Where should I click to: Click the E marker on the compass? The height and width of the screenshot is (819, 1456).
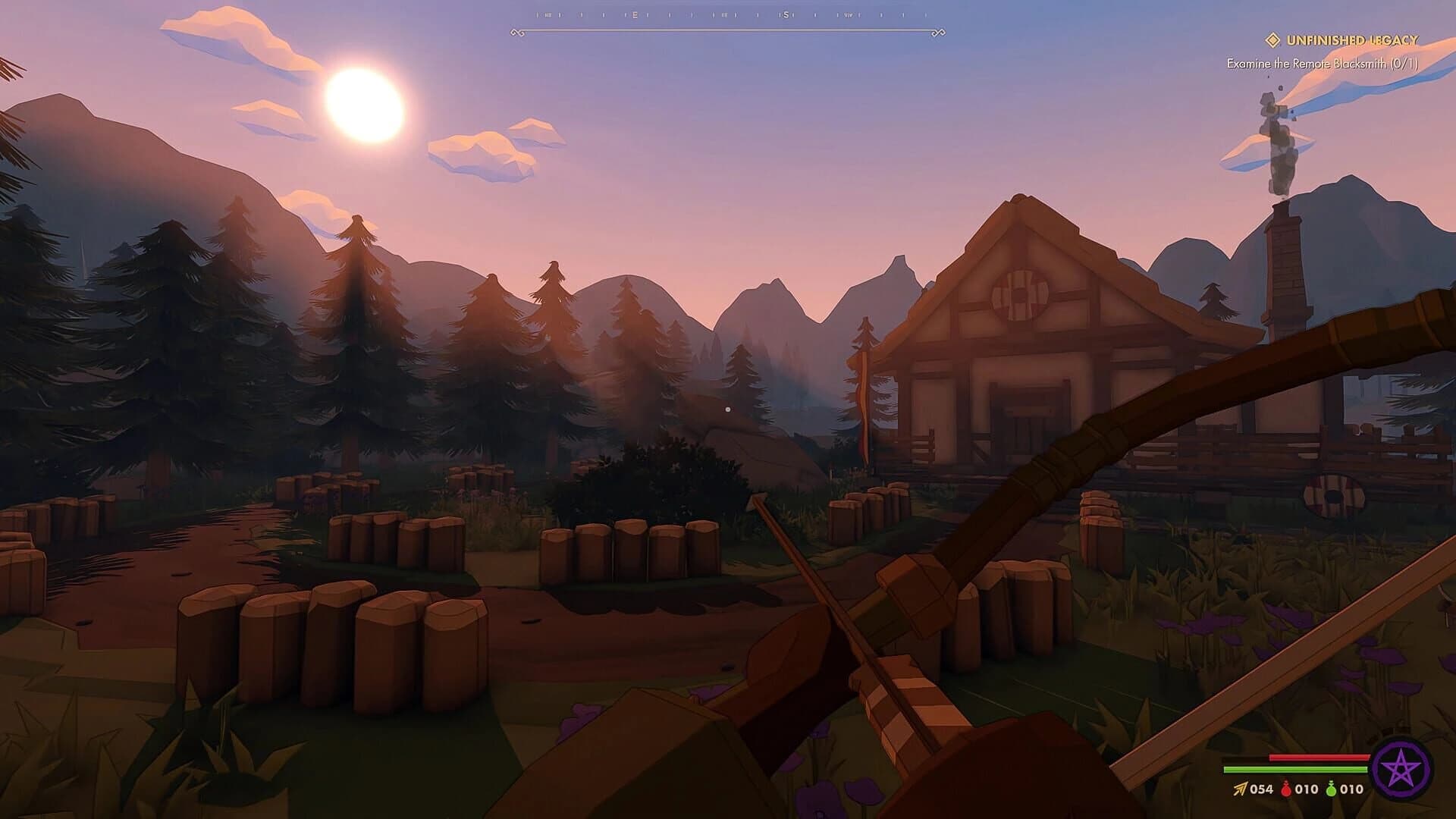coord(635,14)
